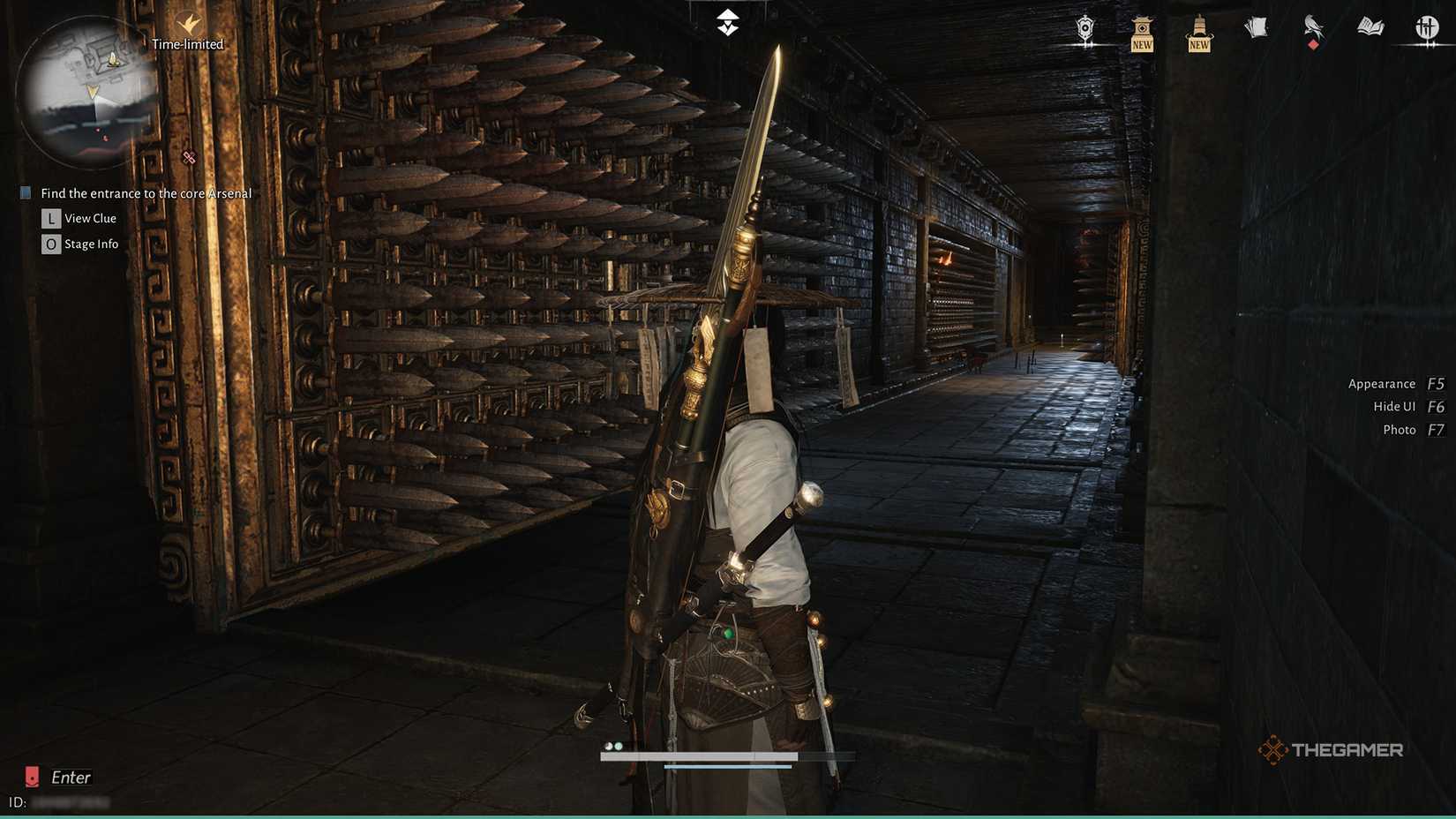Click the double-arrow marker at top center

pos(727,22)
